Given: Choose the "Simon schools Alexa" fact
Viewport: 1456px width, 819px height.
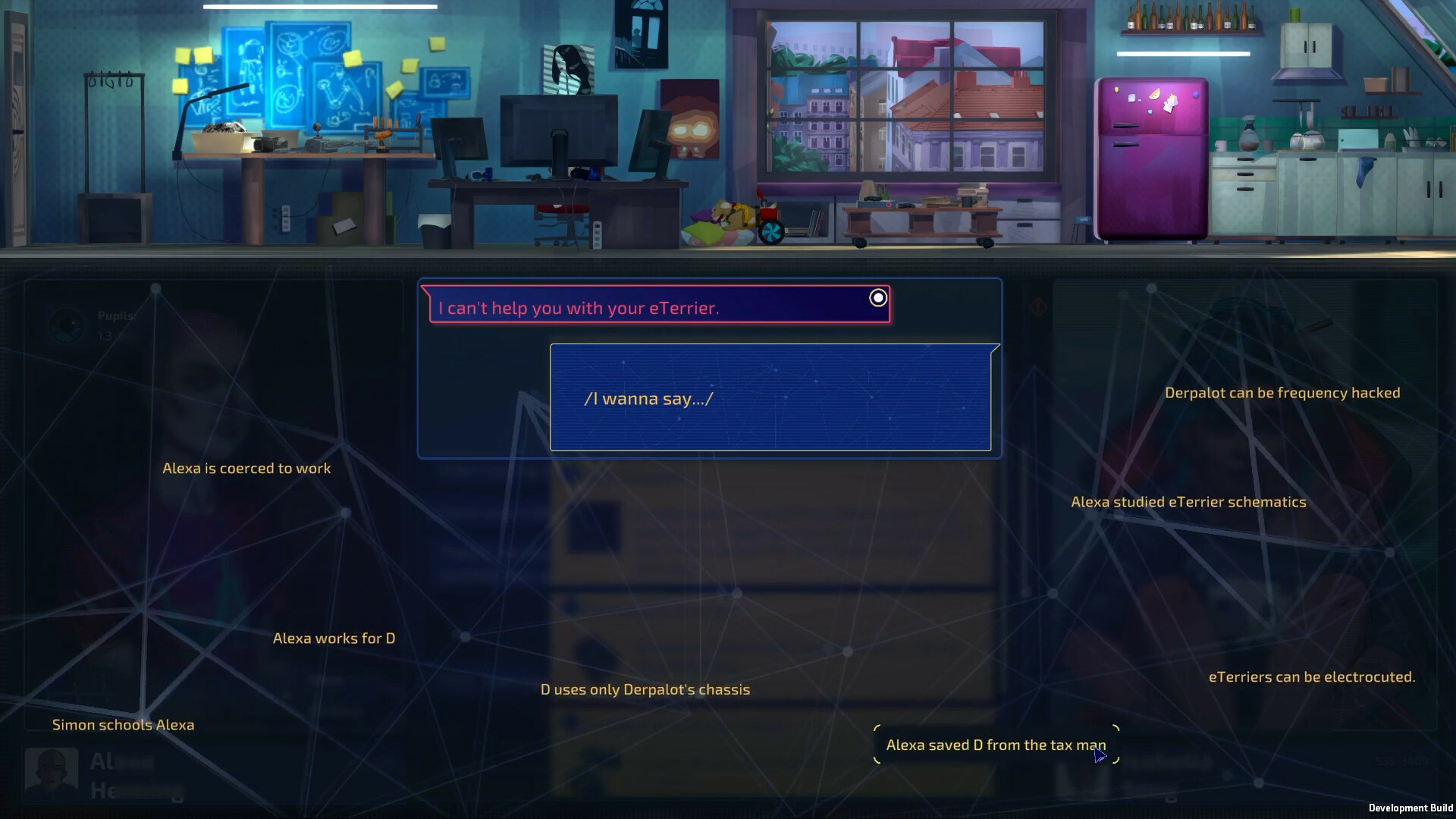Looking at the screenshot, I should 122,724.
